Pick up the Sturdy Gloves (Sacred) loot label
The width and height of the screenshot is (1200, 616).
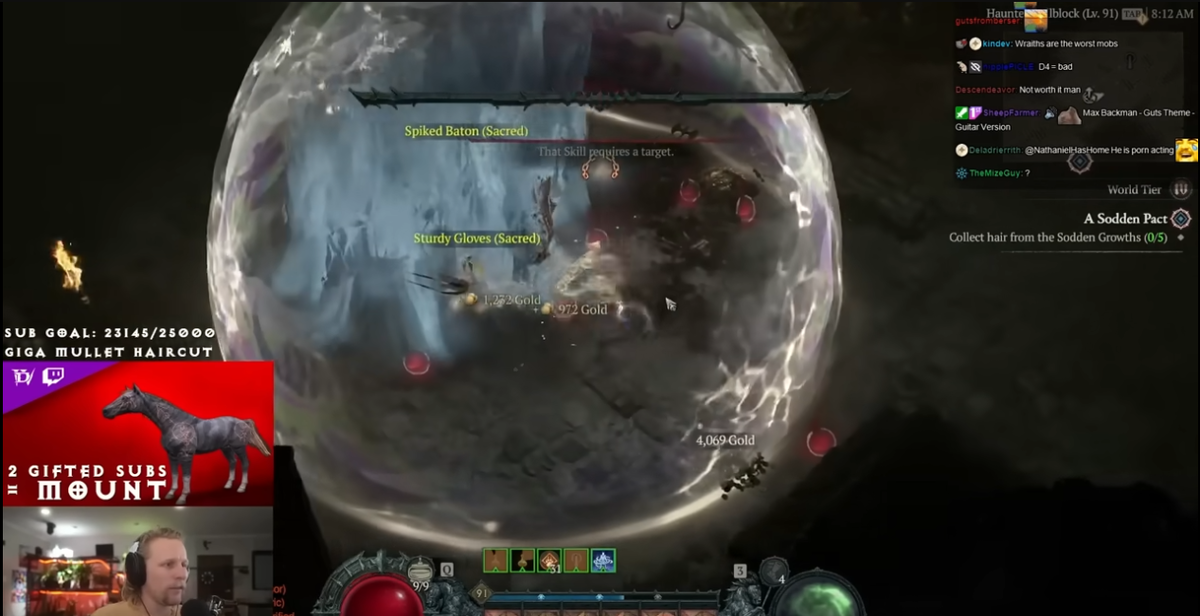tap(477, 239)
